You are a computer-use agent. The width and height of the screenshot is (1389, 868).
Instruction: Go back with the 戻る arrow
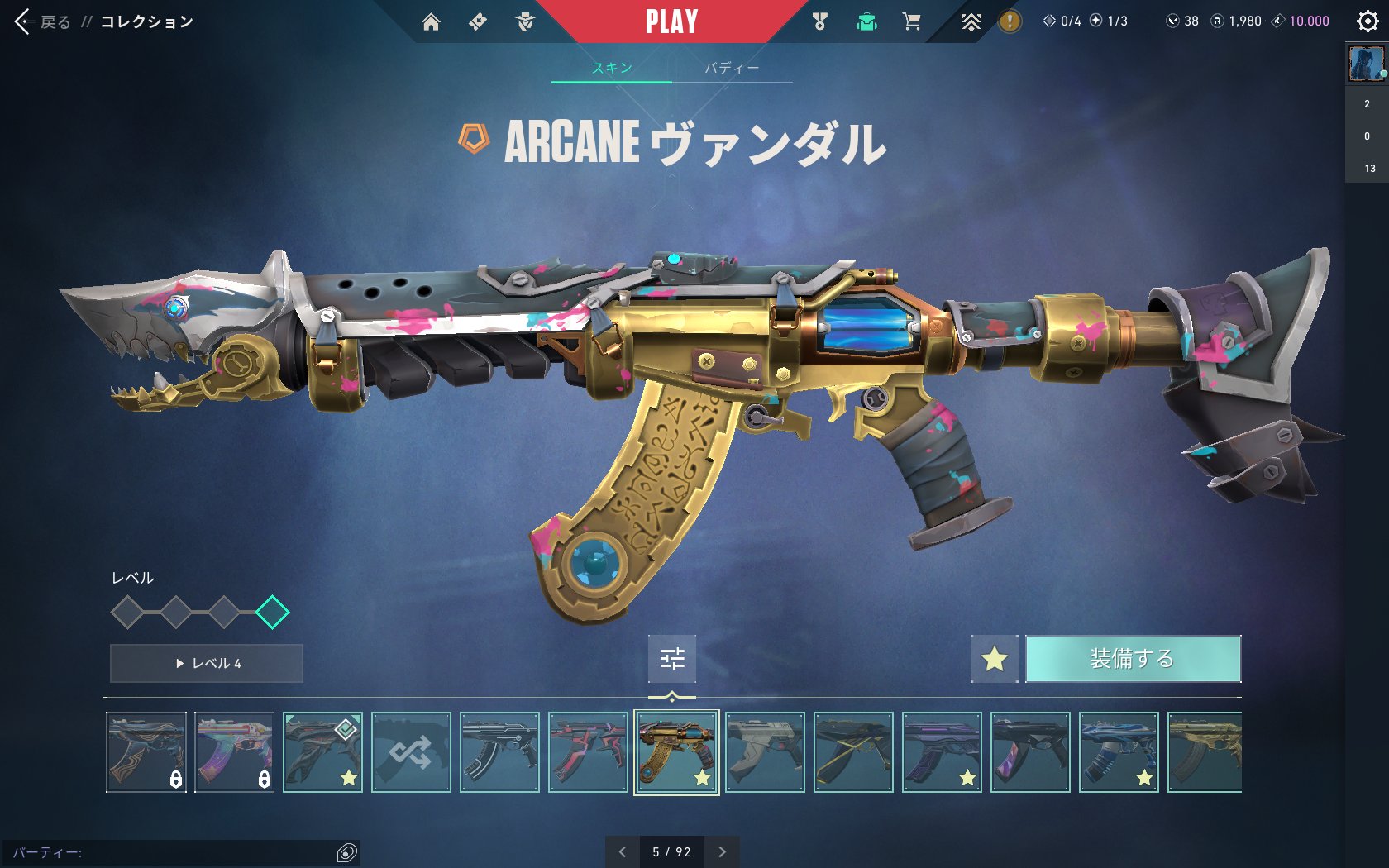(x=23, y=22)
